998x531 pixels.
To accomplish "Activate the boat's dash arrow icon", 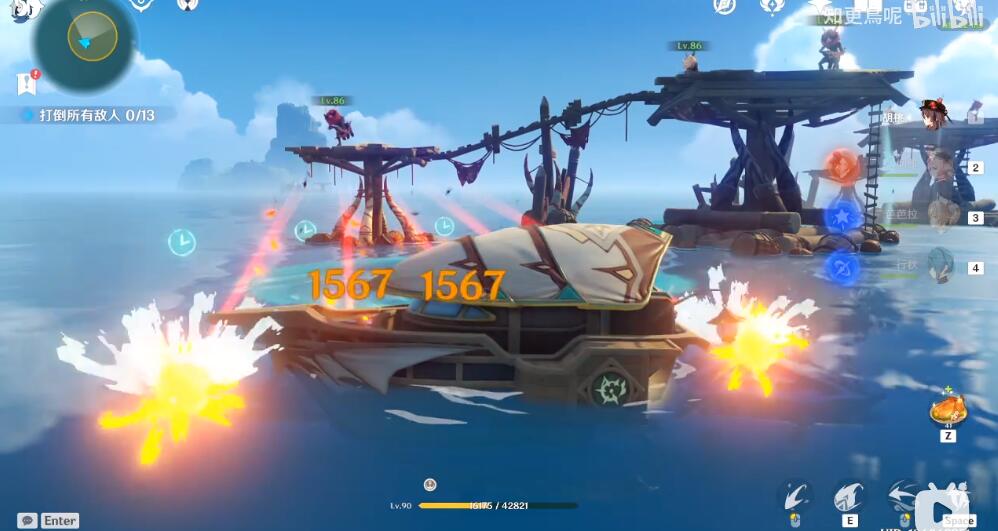I will click(x=901, y=497).
